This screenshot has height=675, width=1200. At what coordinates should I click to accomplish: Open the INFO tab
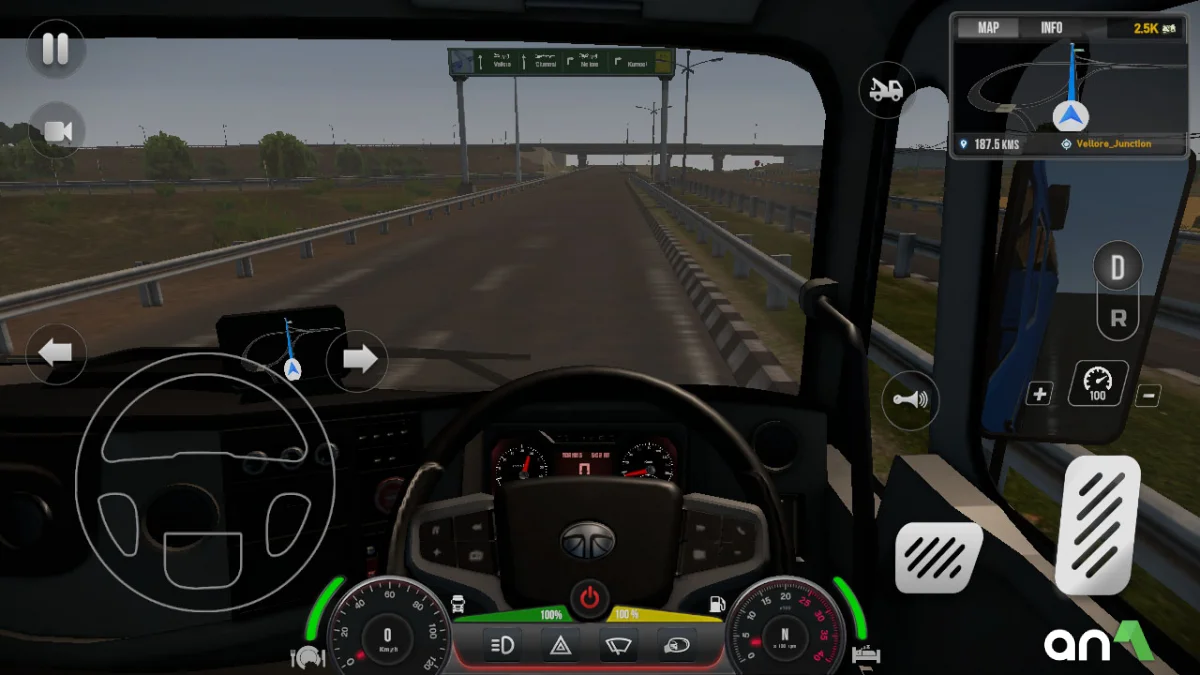1051,28
